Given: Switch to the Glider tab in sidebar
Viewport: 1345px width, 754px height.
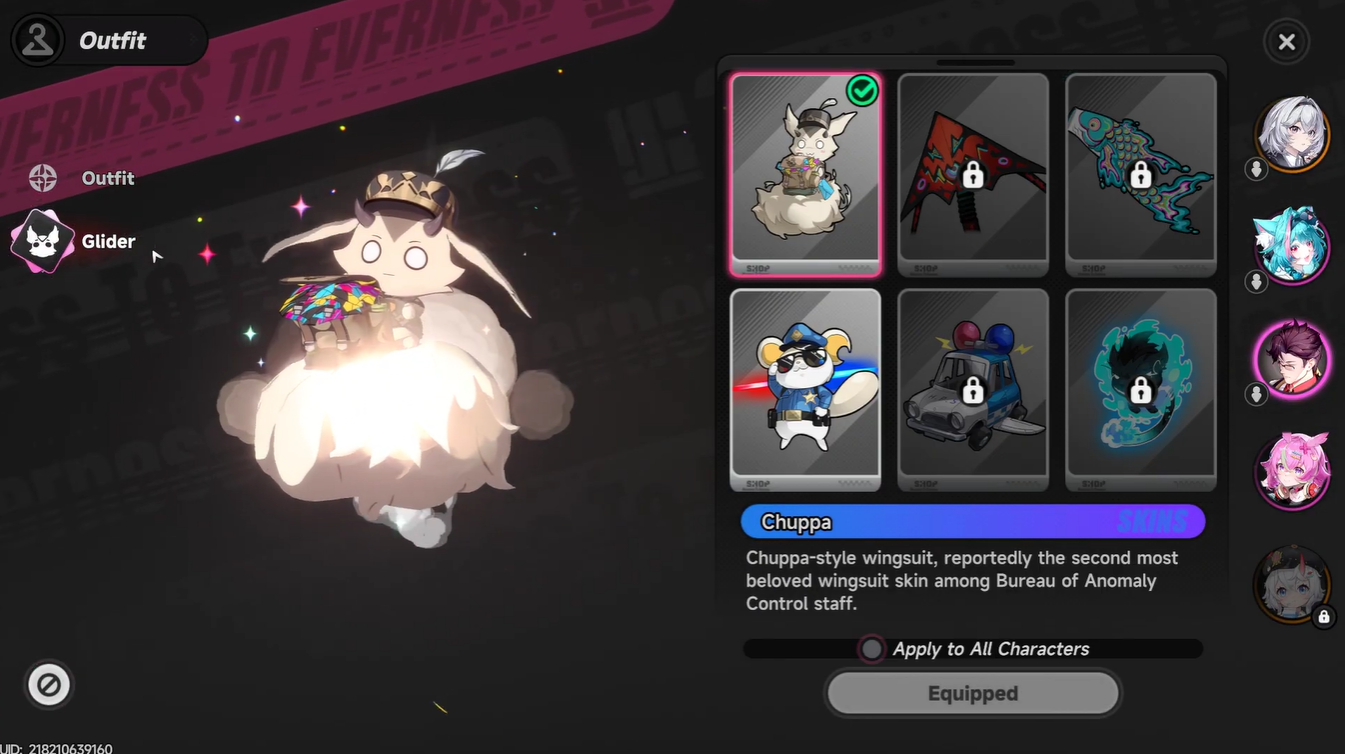Looking at the screenshot, I should pos(107,241).
